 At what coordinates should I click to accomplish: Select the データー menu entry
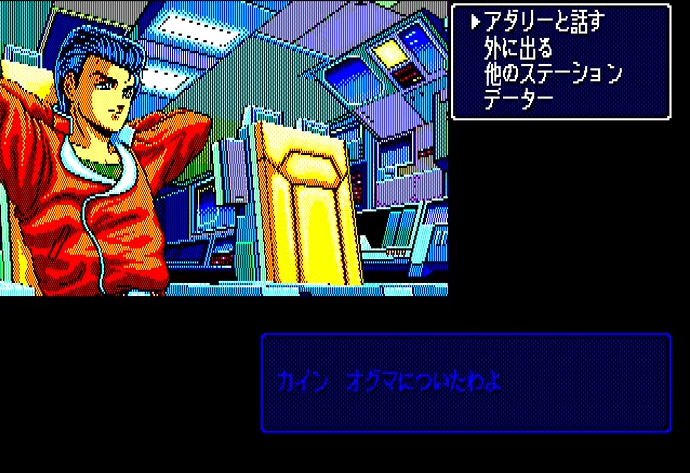click(518, 100)
